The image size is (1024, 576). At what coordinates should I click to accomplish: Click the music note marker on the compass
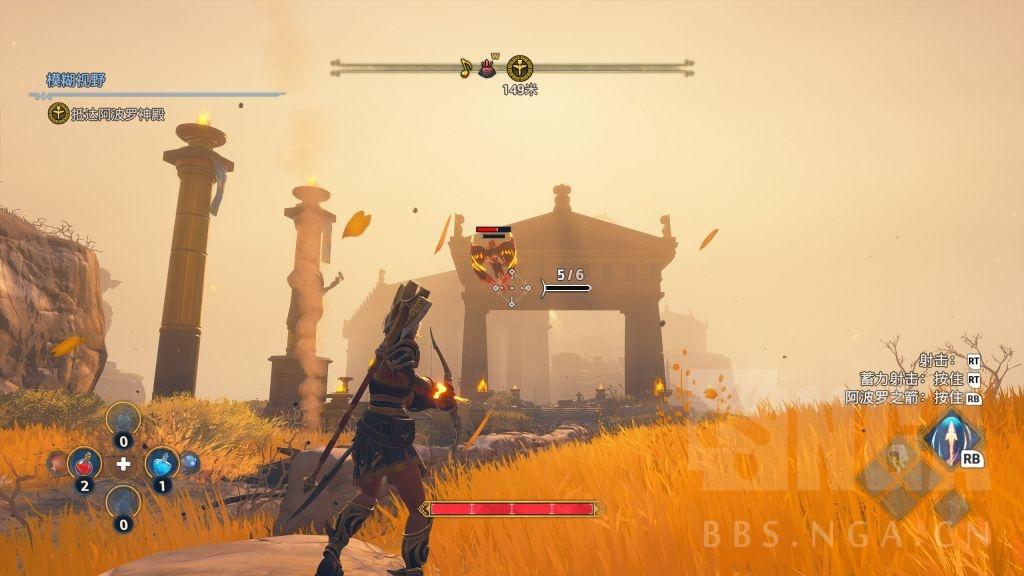click(465, 68)
